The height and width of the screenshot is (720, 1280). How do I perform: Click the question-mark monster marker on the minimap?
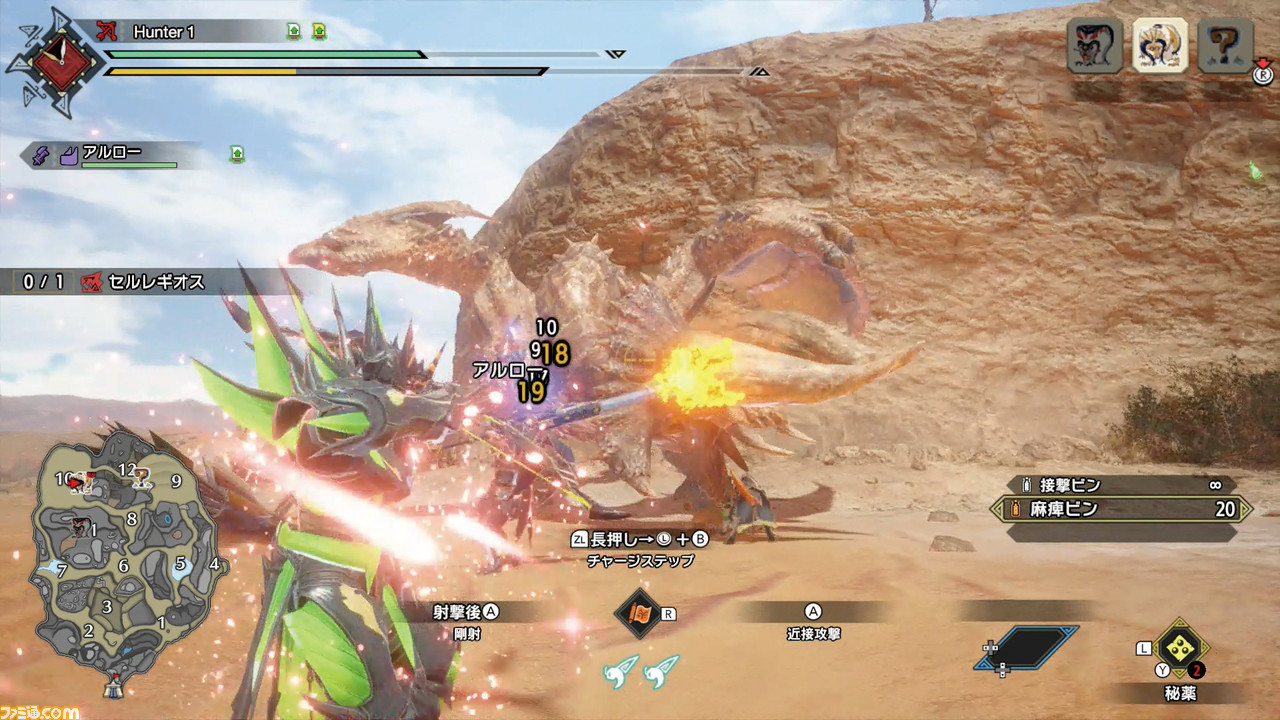(x=143, y=476)
